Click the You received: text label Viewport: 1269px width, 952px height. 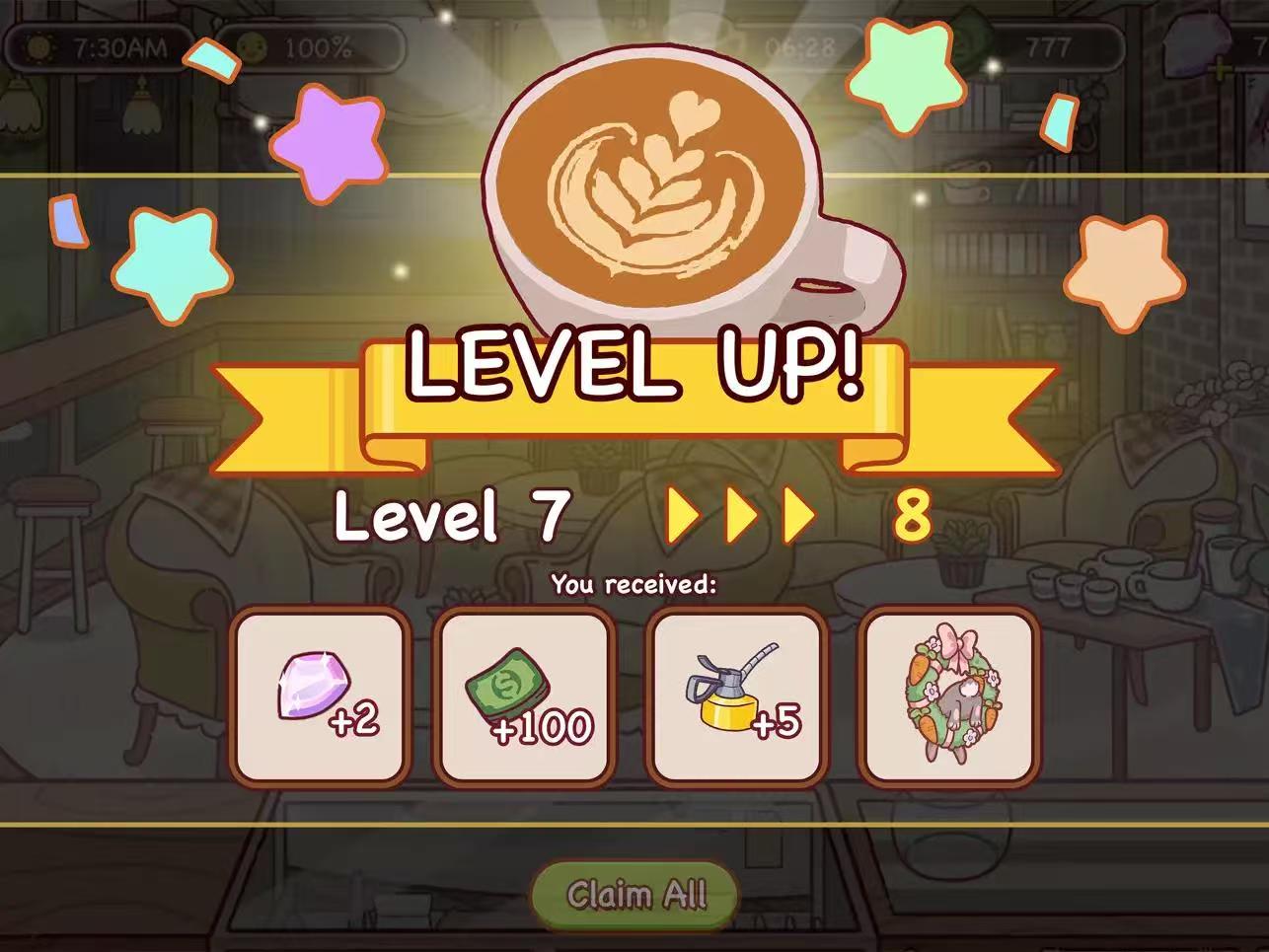coord(634,583)
